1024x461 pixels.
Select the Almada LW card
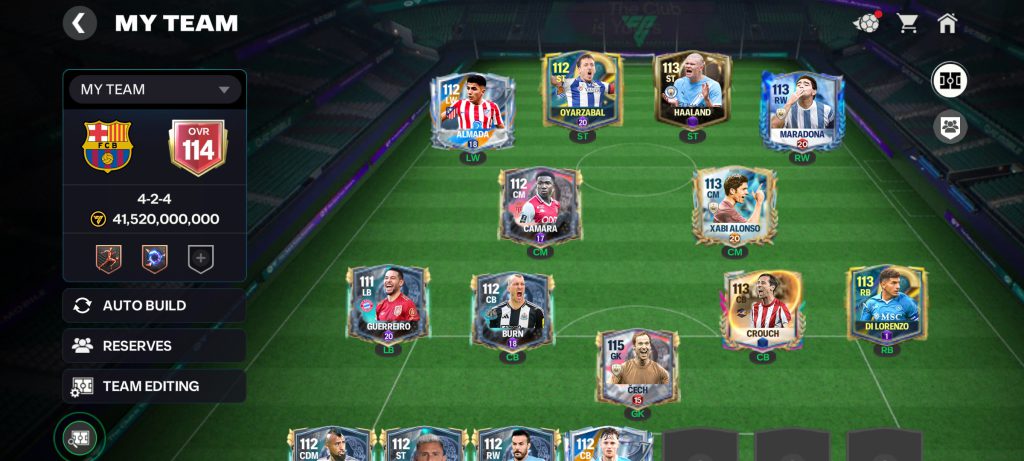pyautogui.click(x=471, y=112)
